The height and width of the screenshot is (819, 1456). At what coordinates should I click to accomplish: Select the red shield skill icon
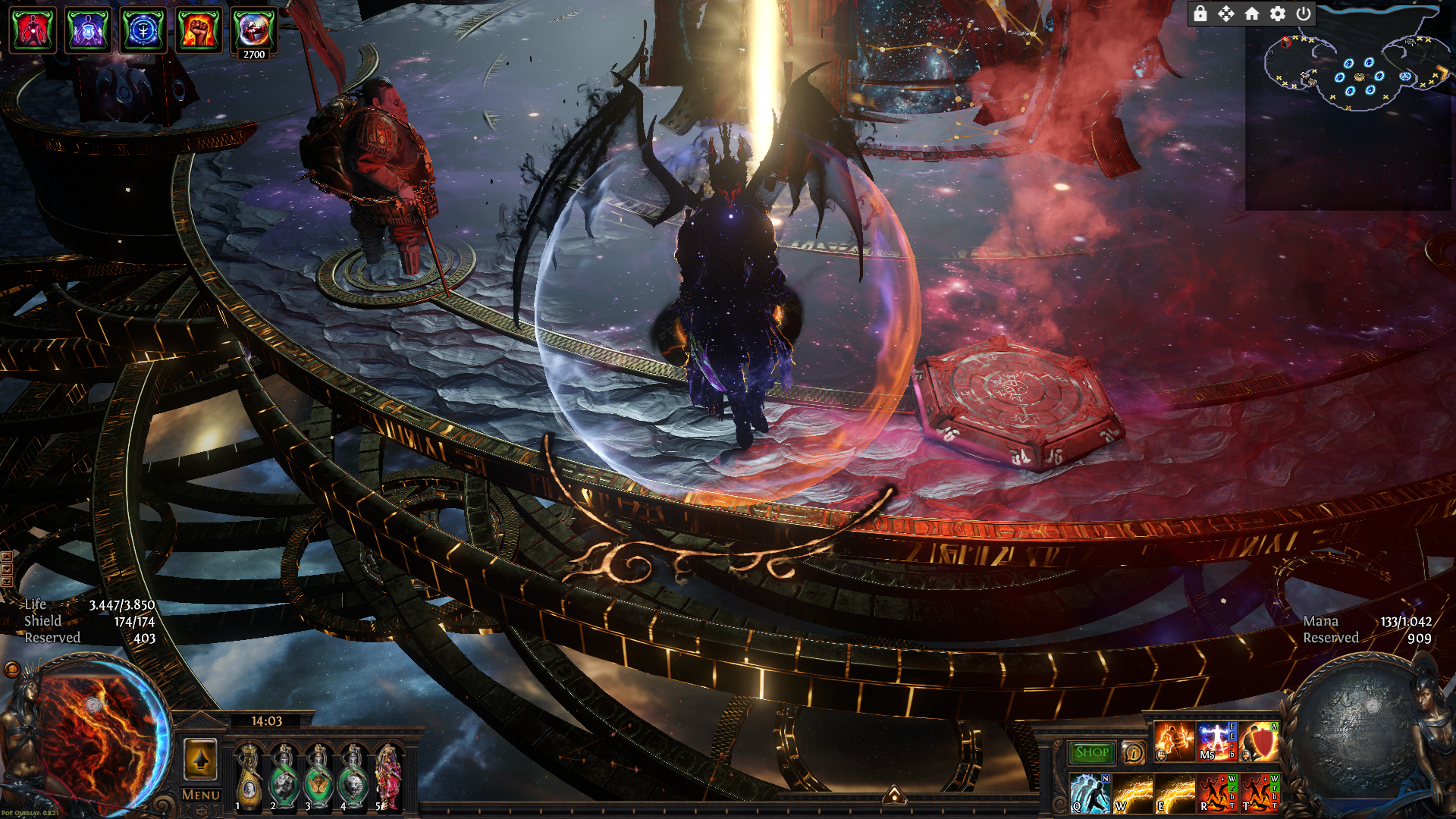(x=1259, y=741)
